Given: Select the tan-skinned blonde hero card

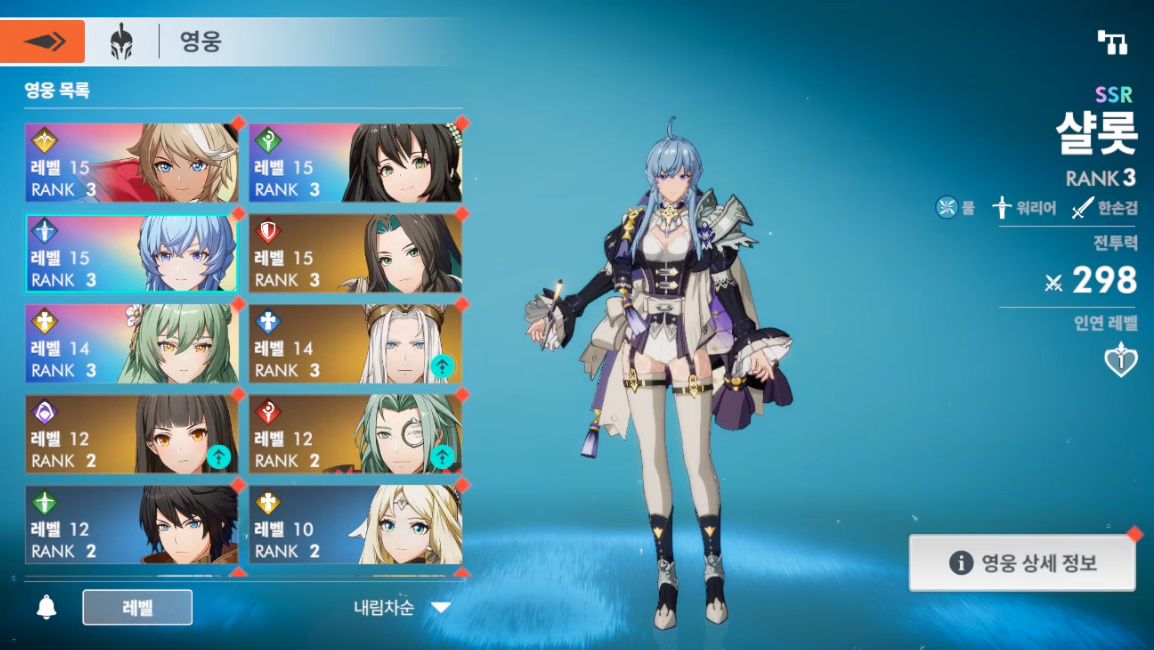Looking at the screenshot, I should 132,163.
